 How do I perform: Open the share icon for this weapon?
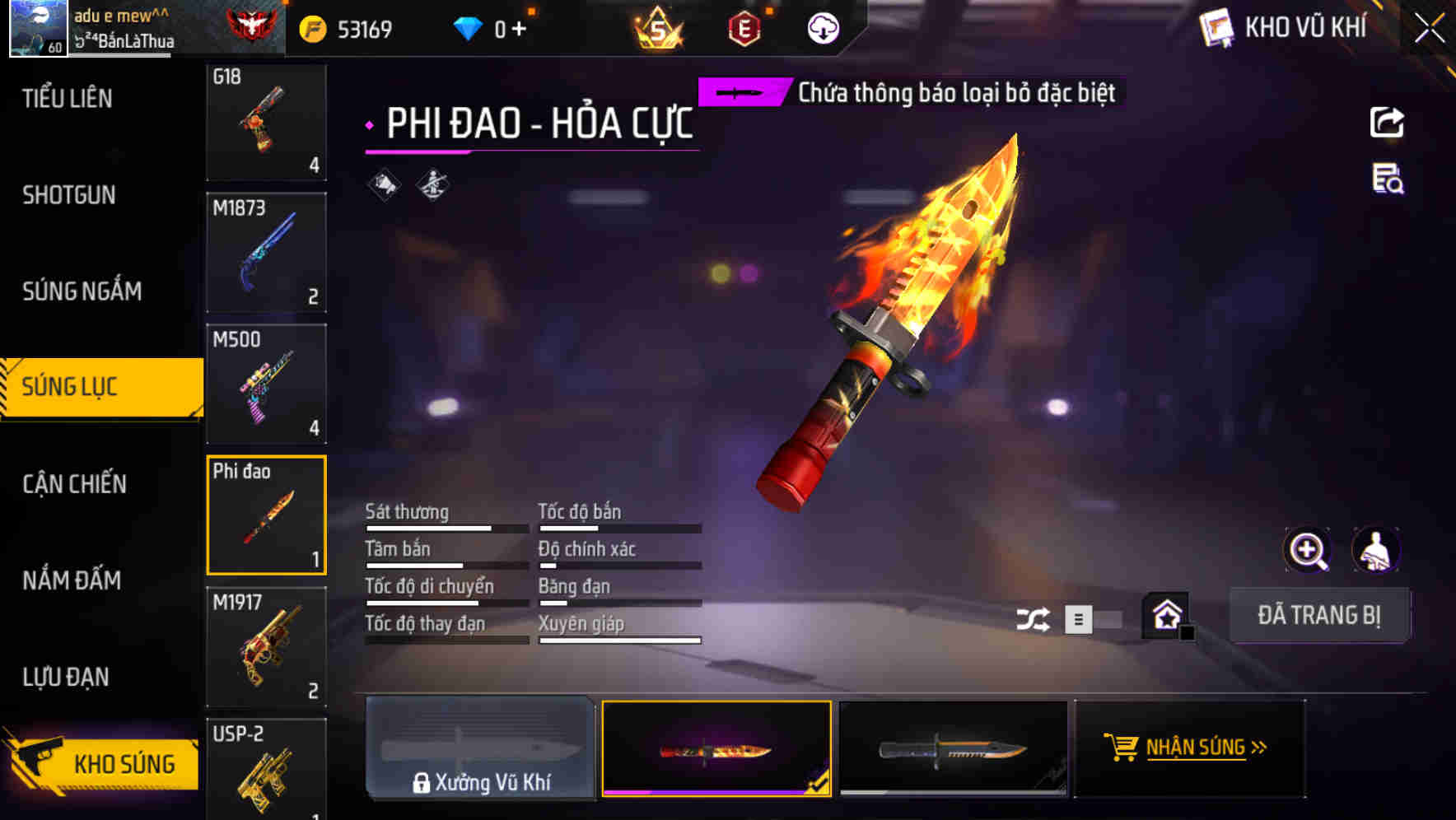pos(1388,122)
